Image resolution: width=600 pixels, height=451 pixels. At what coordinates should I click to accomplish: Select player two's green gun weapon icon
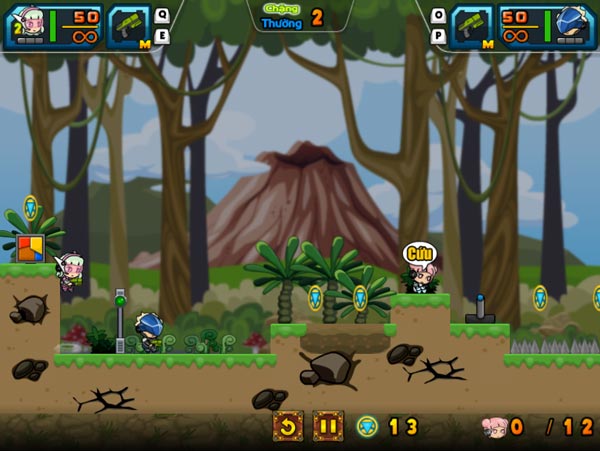tap(472, 26)
